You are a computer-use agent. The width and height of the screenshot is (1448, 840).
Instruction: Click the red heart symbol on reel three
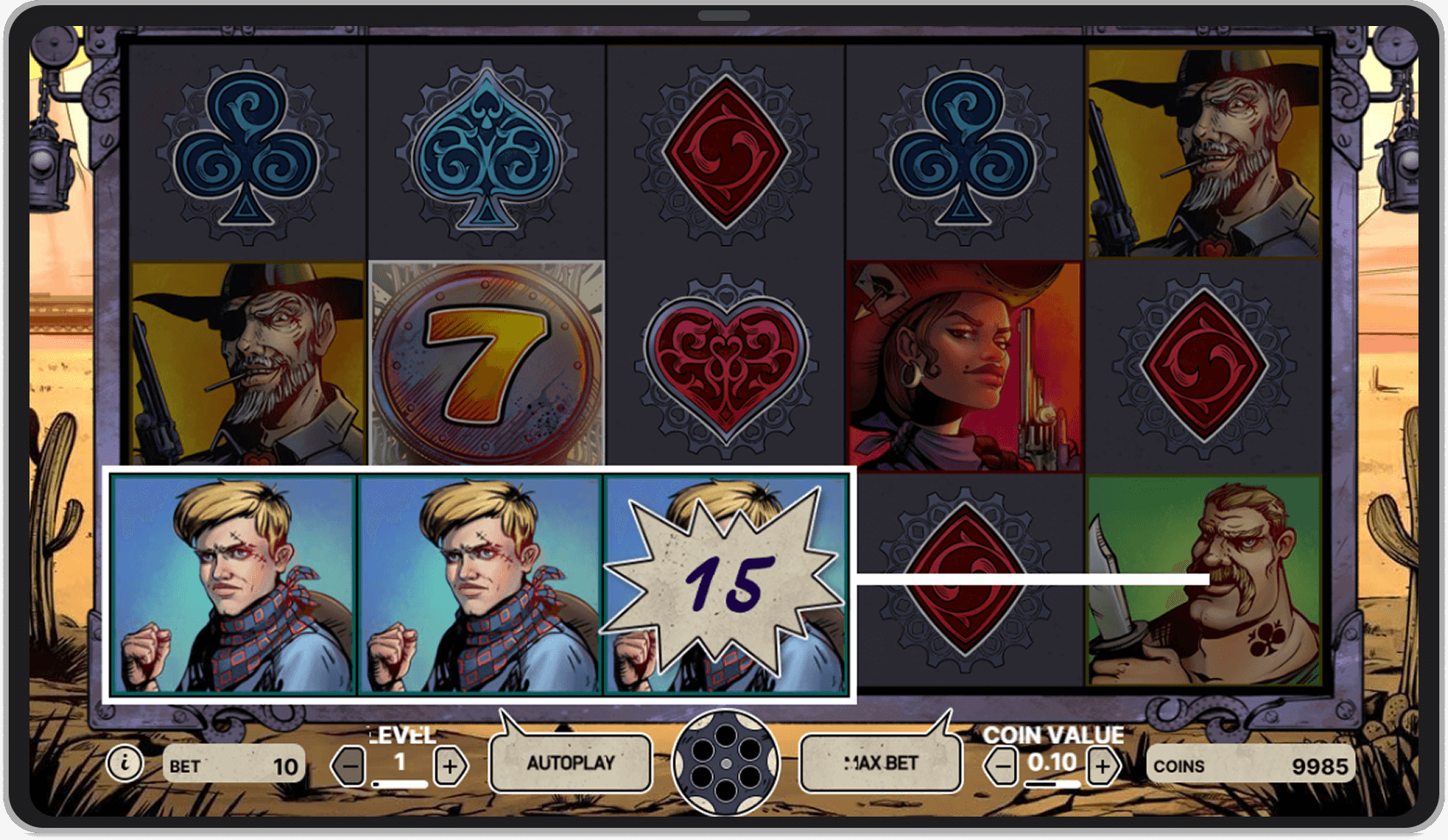pos(726,364)
